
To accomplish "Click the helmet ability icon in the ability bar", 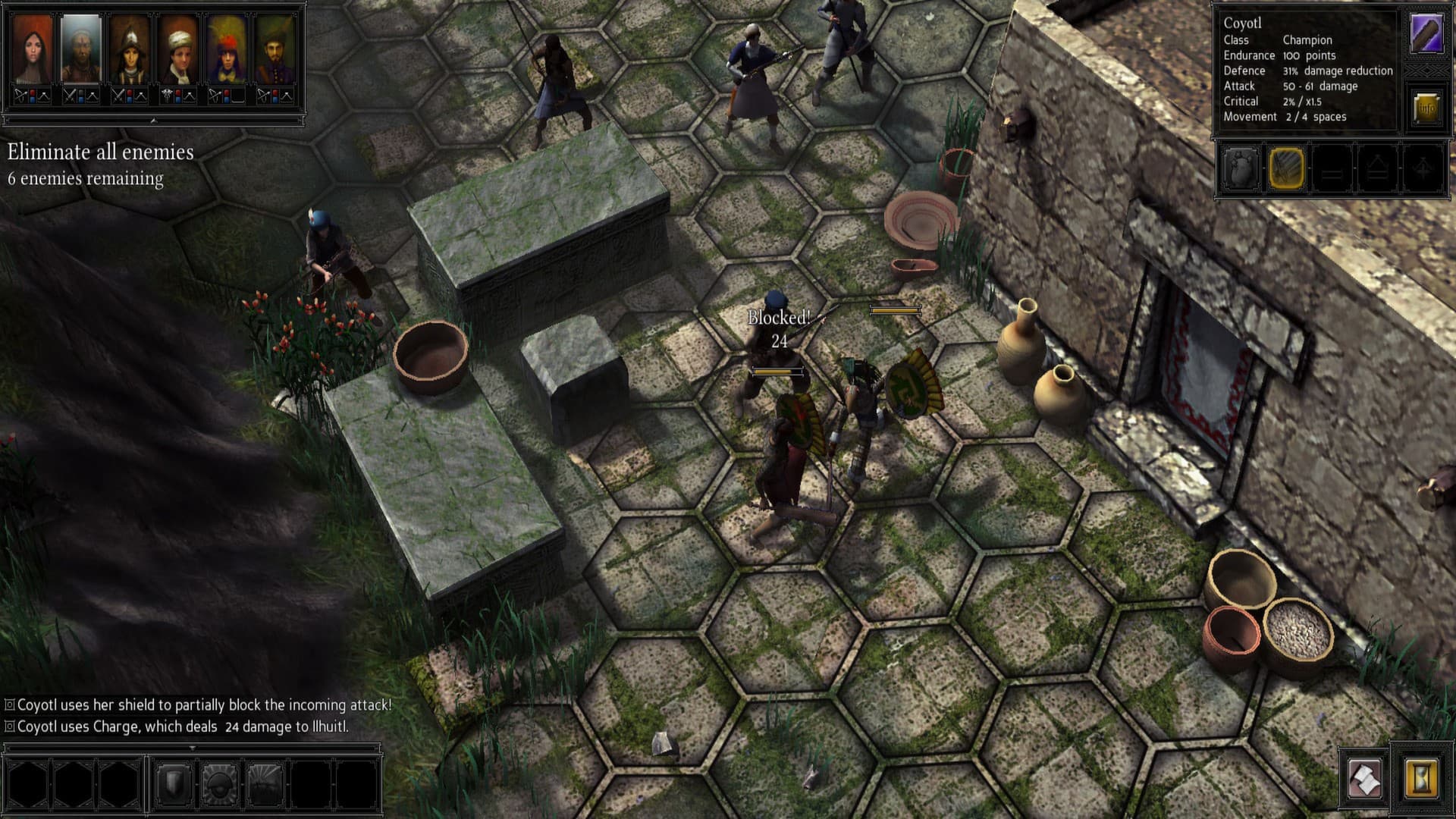I will [219, 785].
